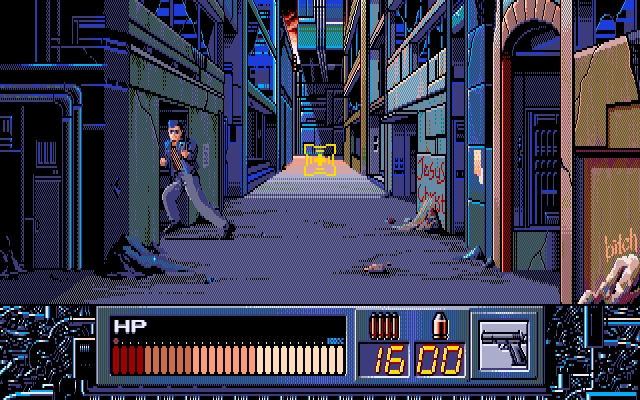640x400 pixels.
Task: Click the spare magazines icon
Action: (383, 325)
